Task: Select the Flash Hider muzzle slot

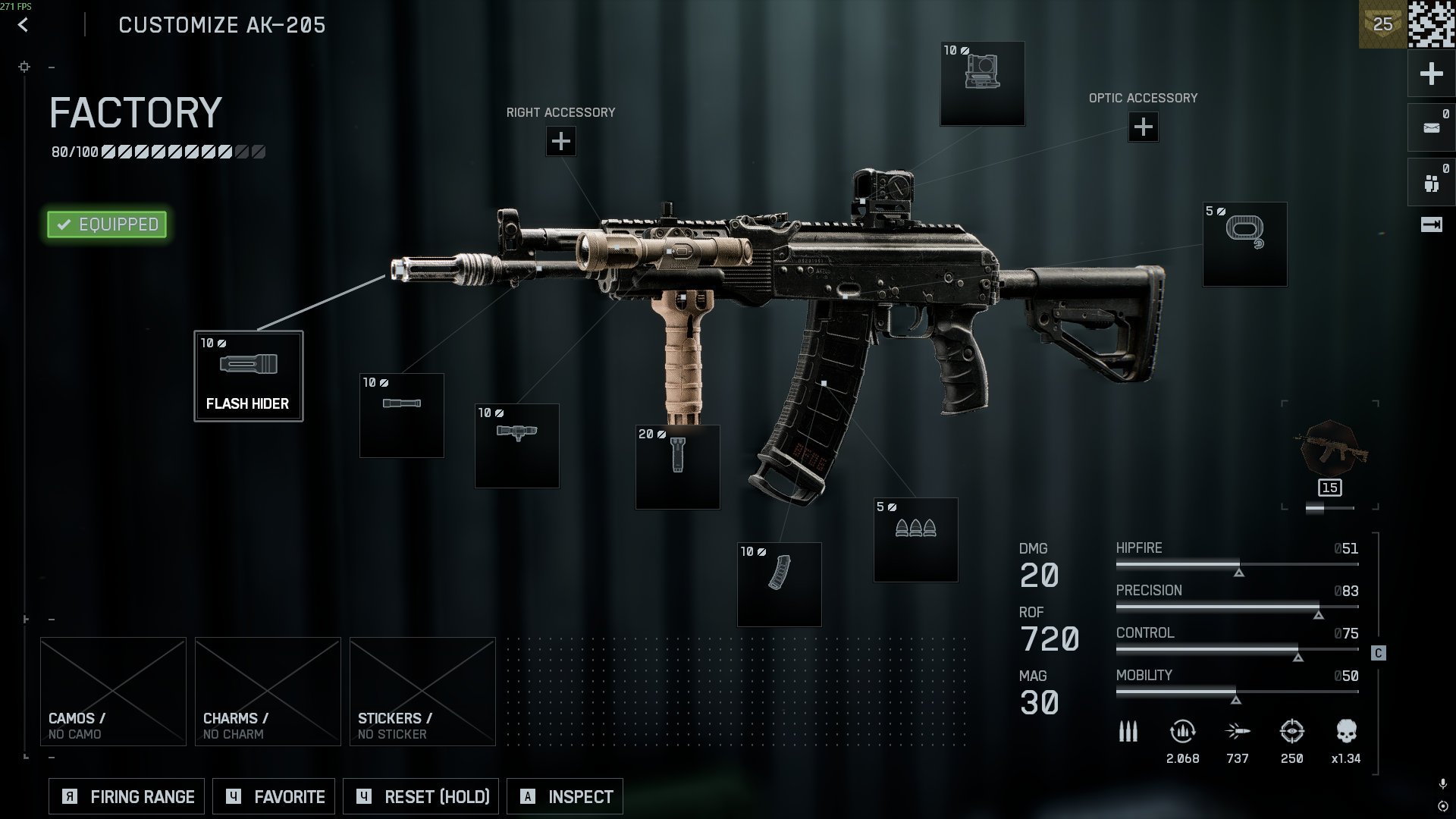Action: point(249,376)
